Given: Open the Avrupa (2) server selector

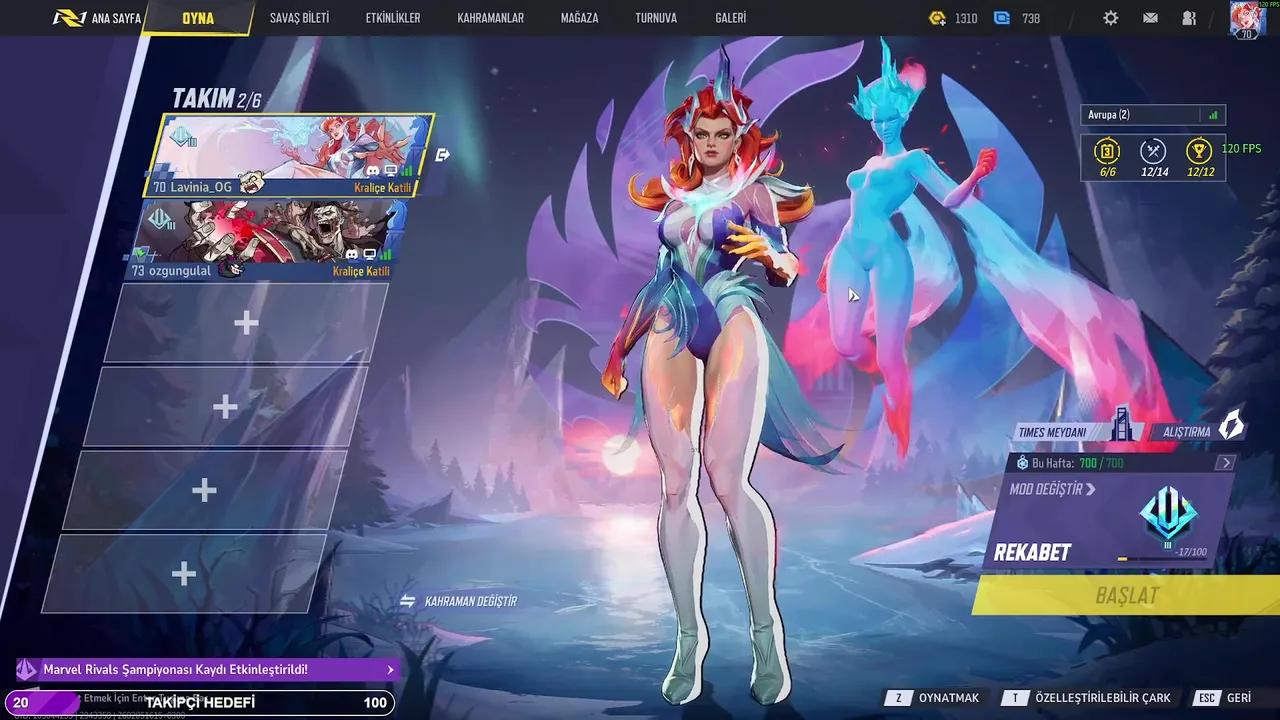Looking at the screenshot, I should click(1150, 114).
